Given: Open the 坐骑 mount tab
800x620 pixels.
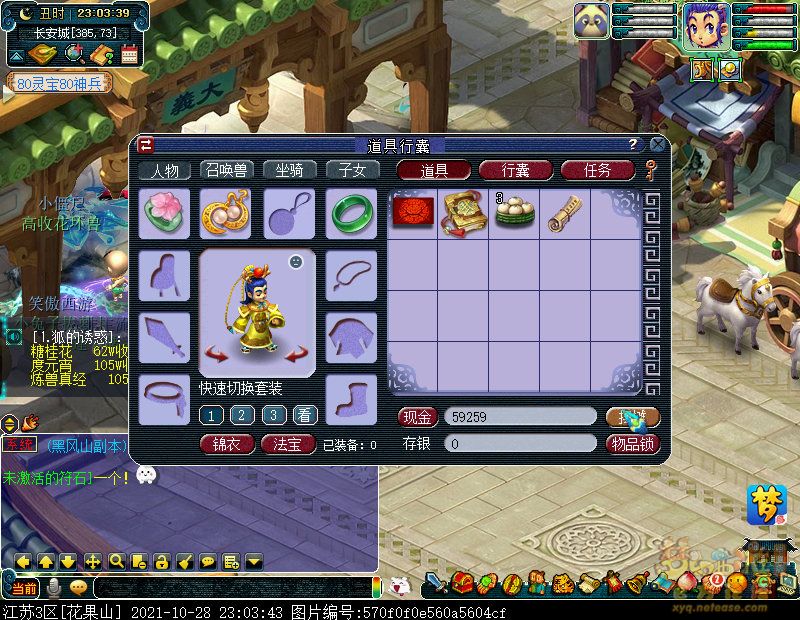Looking at the screenshot, I should coord(289,170).
